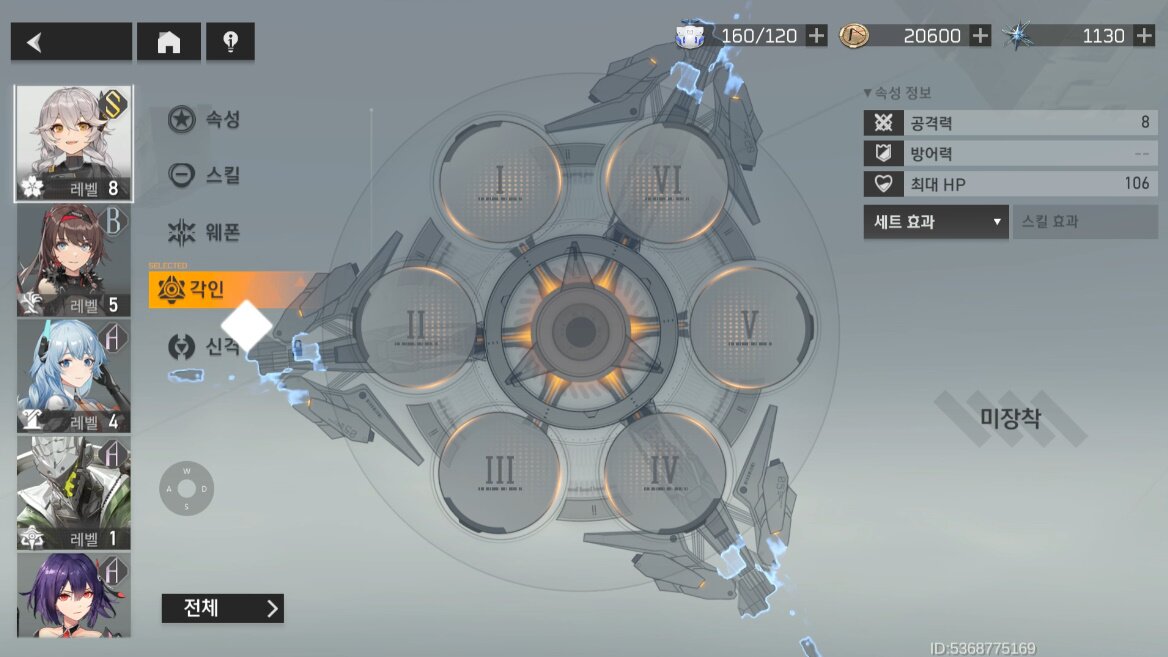Select the armored level 1 character

(73, 492)
